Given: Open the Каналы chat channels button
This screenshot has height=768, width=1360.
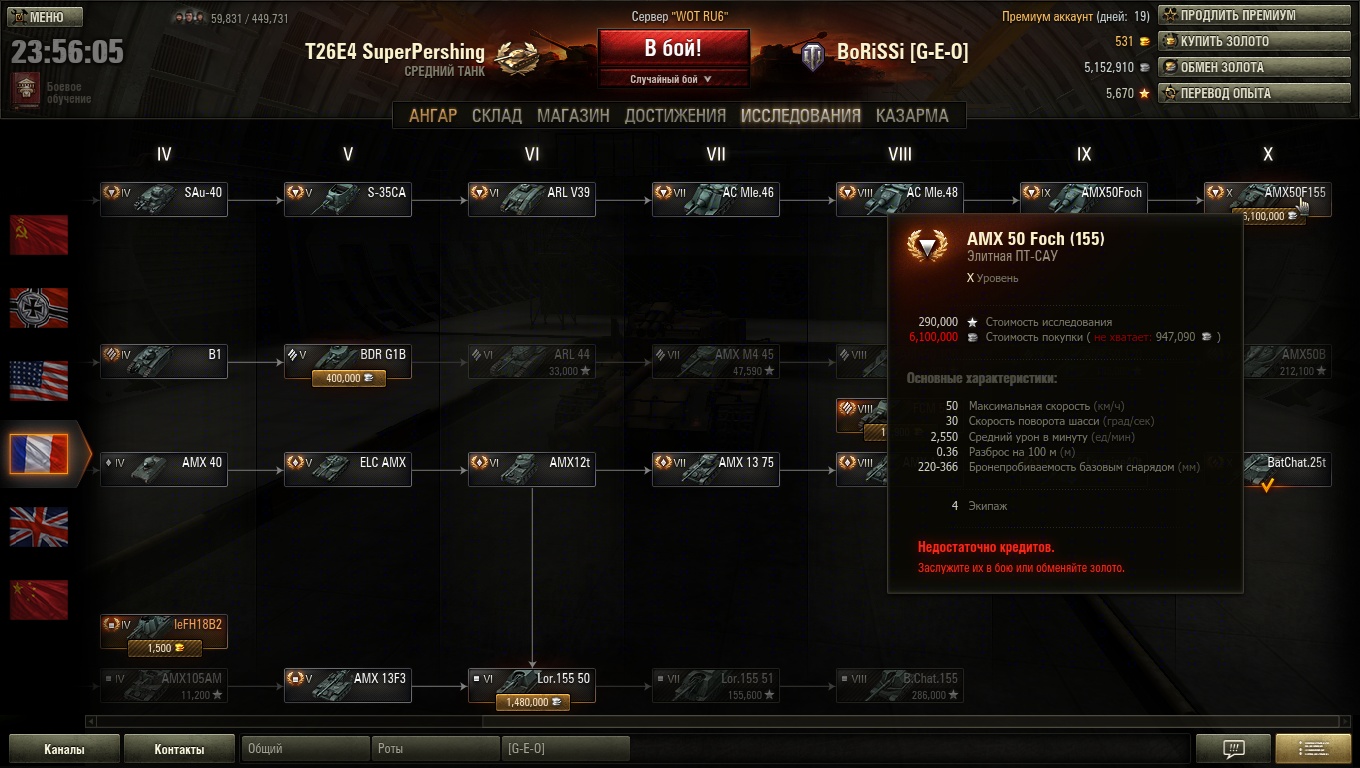Looking at the screenshot, I should point(64,749).
